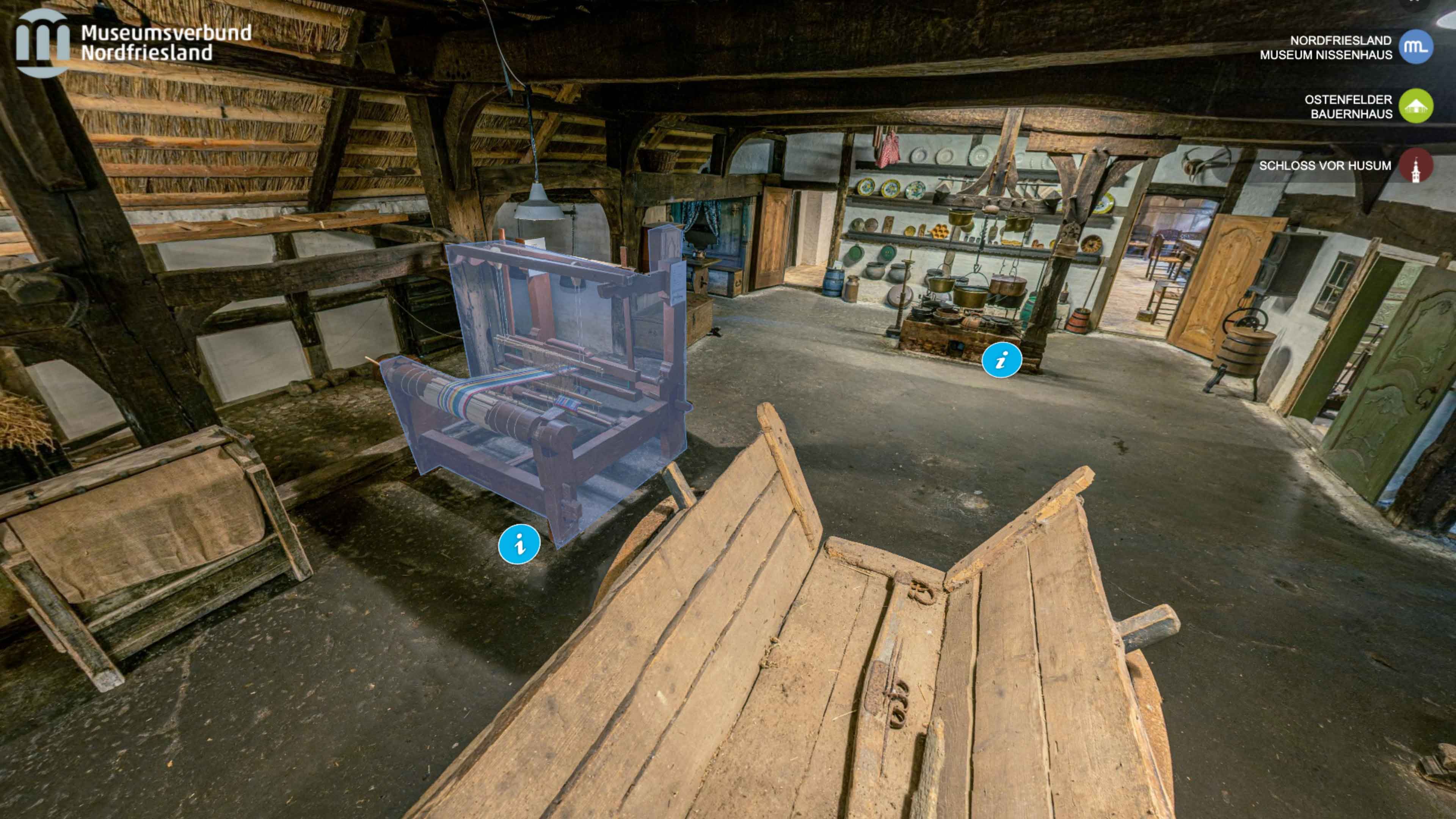
Task: Select the Ostenfelder Bauernhaus entry
Action: [x=1348, y=106]
